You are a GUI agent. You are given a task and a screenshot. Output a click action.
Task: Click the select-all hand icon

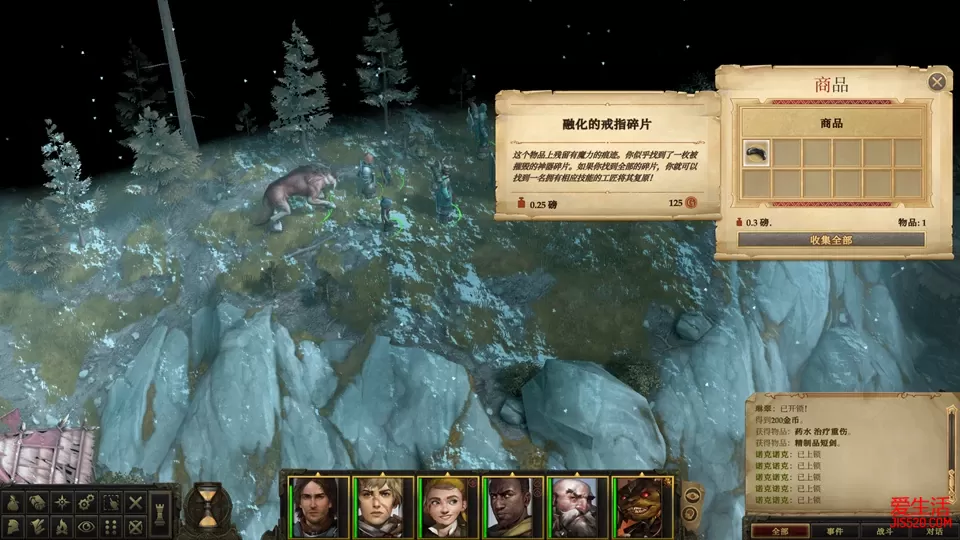[112, 502]
